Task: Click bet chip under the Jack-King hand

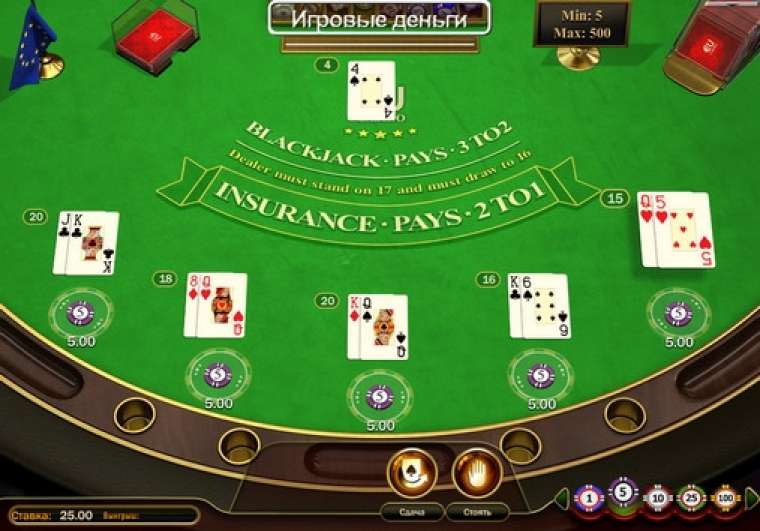Action: [x=81, y=313]
